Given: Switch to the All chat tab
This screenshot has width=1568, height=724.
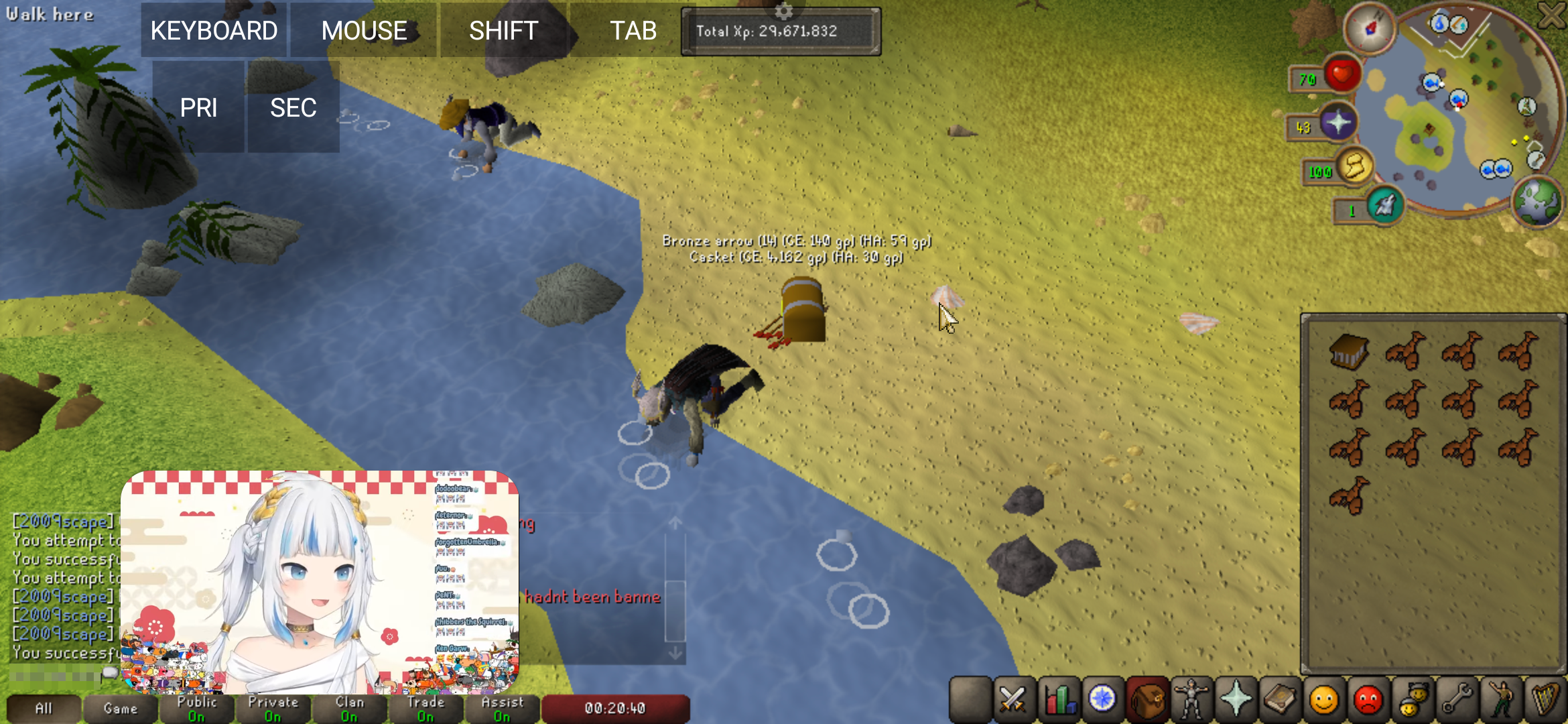Looking at the screenshot, I should (x=46, y=707).
